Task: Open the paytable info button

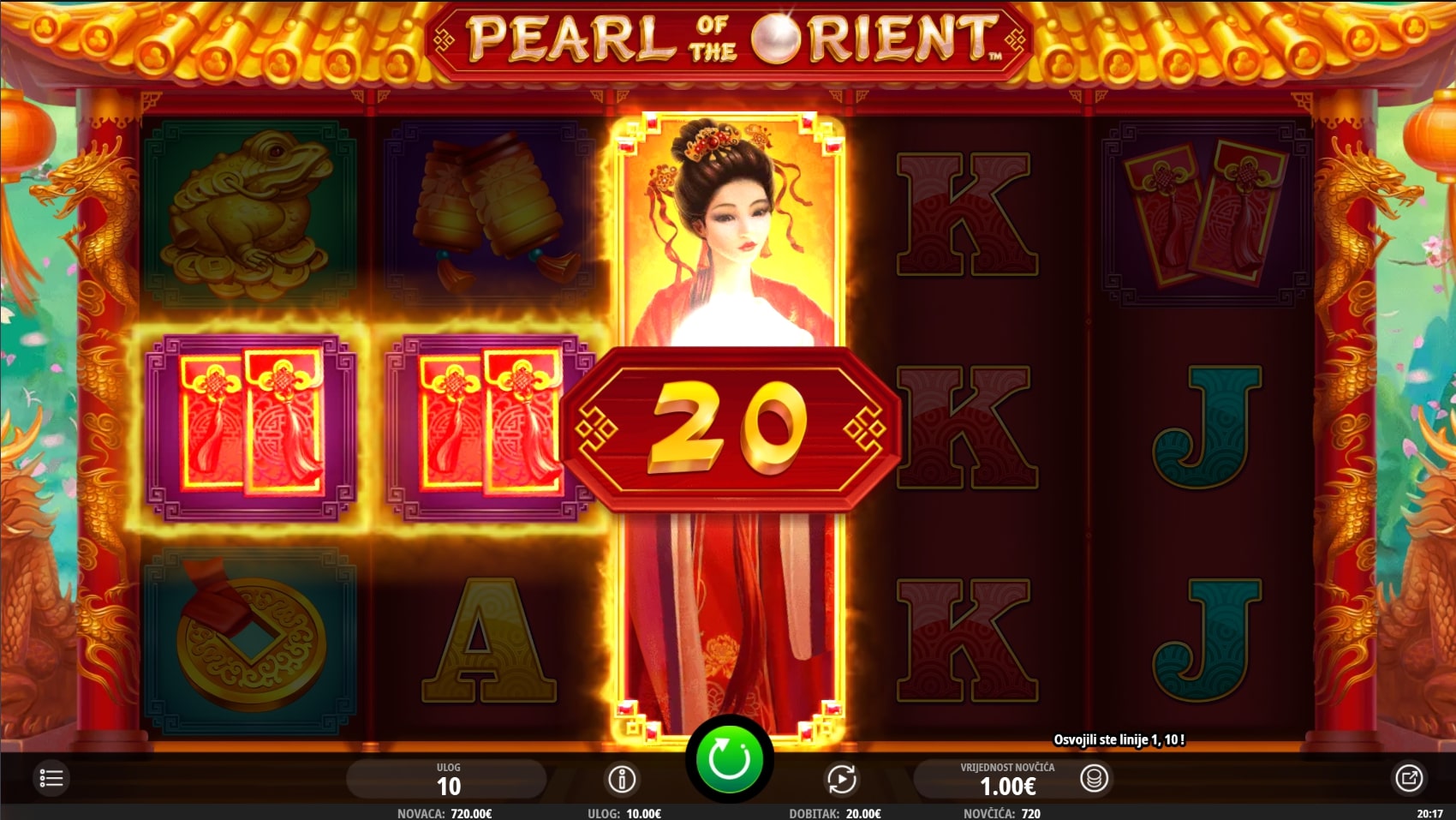Action: click(622, 779)
